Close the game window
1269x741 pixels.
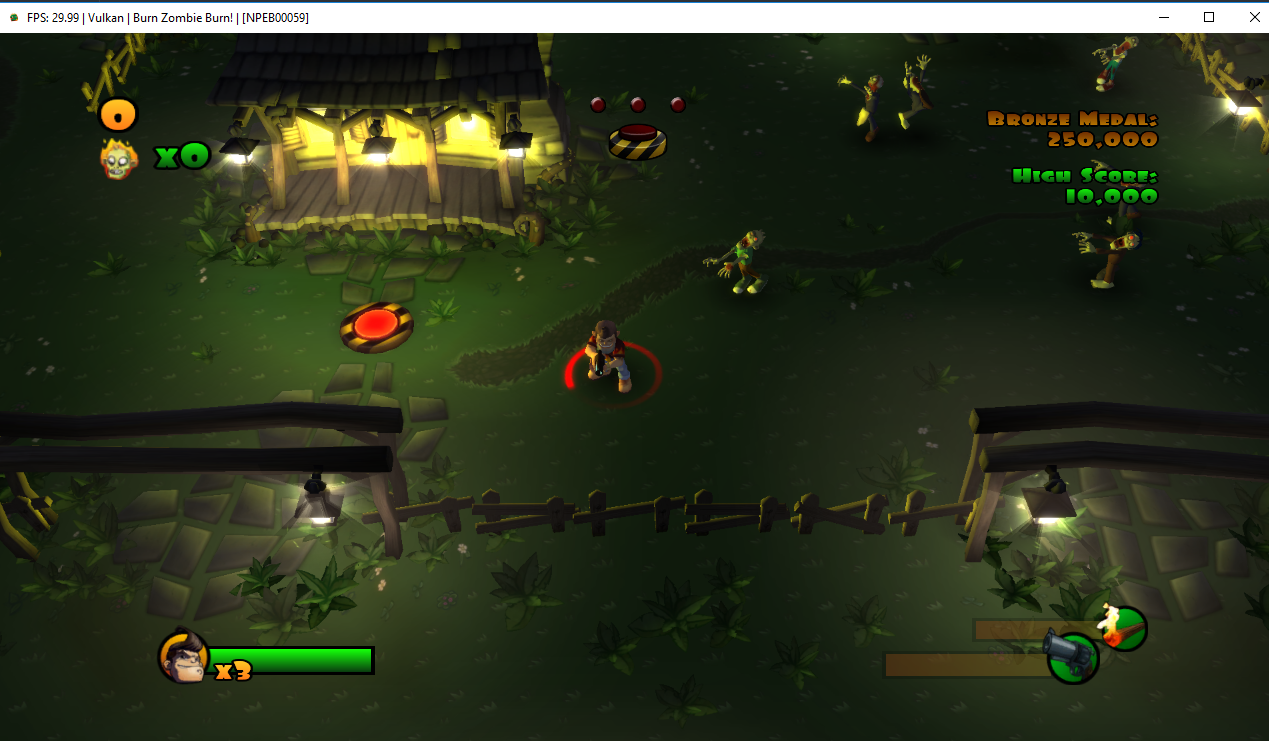point(1254,17)
